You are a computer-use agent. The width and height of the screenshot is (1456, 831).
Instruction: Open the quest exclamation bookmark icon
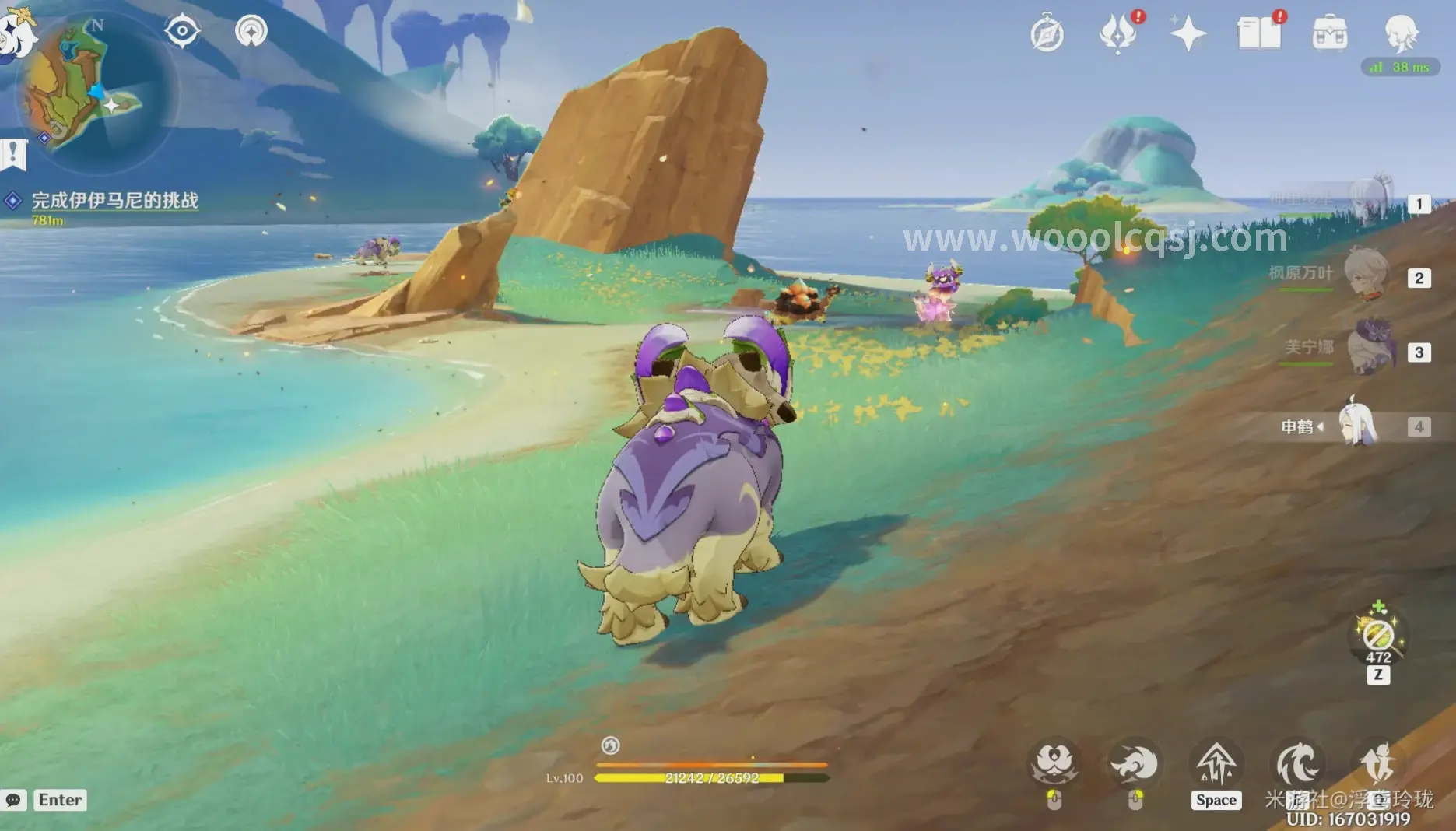(x=13, y=154)
